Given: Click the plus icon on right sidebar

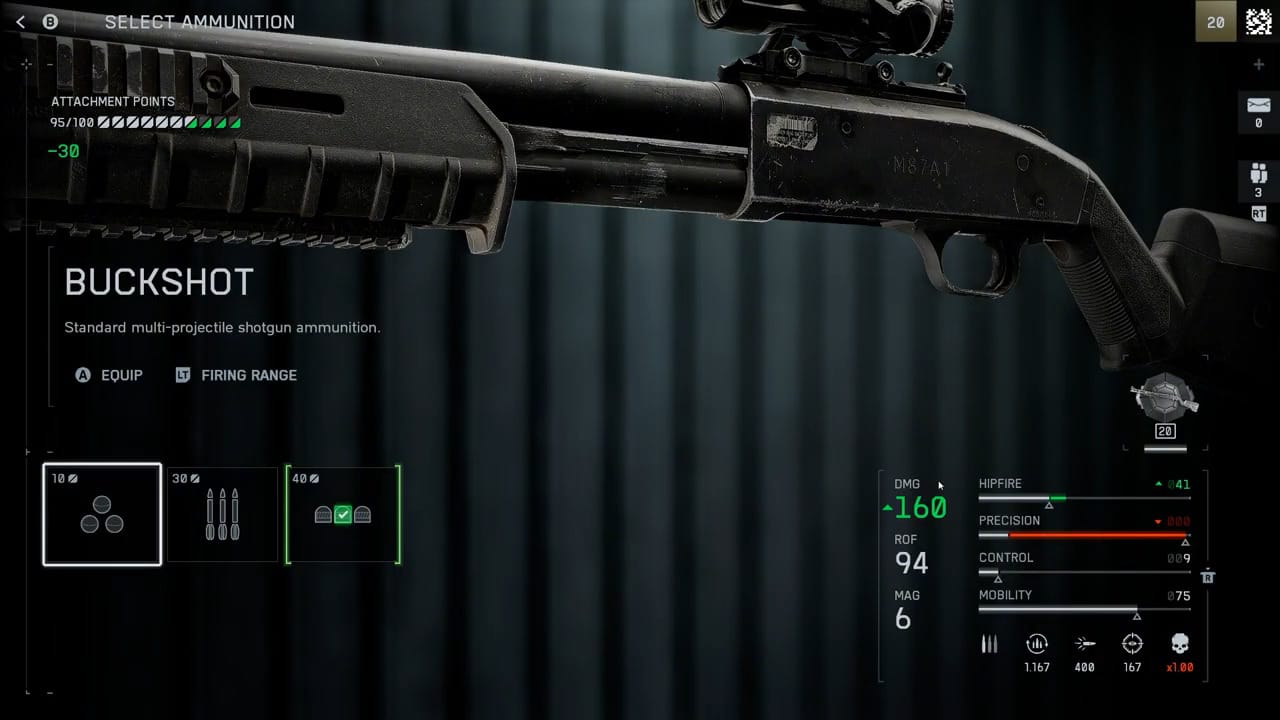Looking at the screenshot, I should (1258, 65).
